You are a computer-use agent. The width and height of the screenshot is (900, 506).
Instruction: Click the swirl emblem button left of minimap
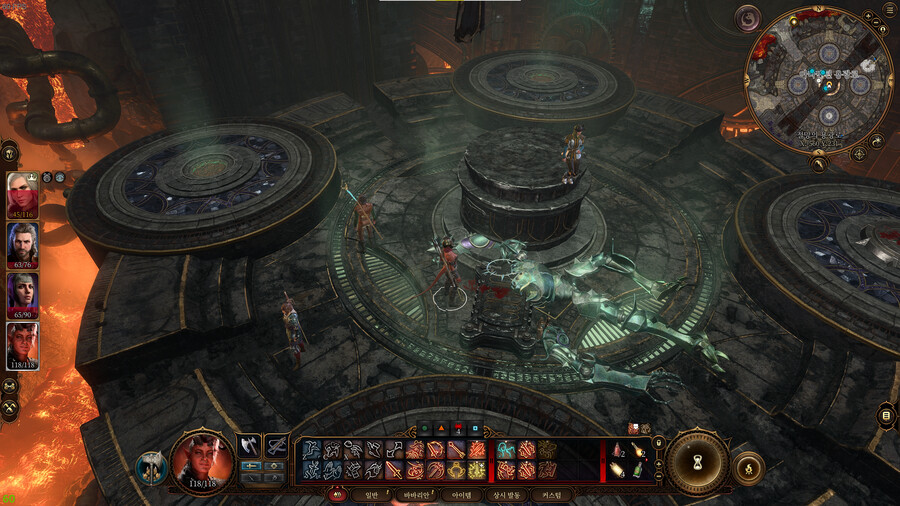pyautogui.click(x=747, y=18)
